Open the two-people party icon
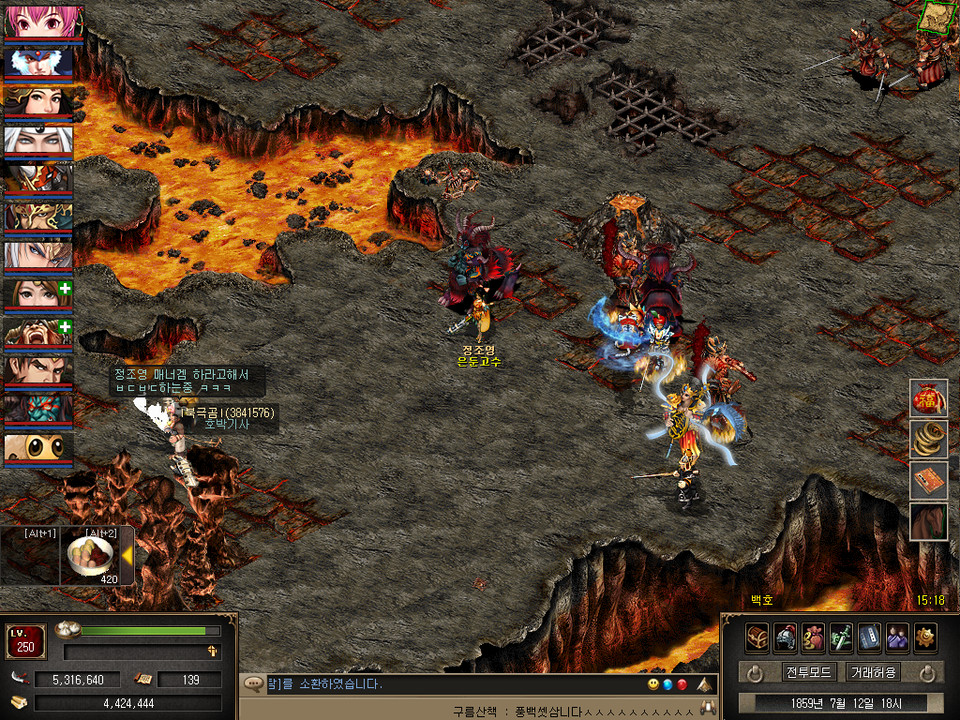Image resolution: width=960 pixels, height=720 pixels. tap(897, 637)
